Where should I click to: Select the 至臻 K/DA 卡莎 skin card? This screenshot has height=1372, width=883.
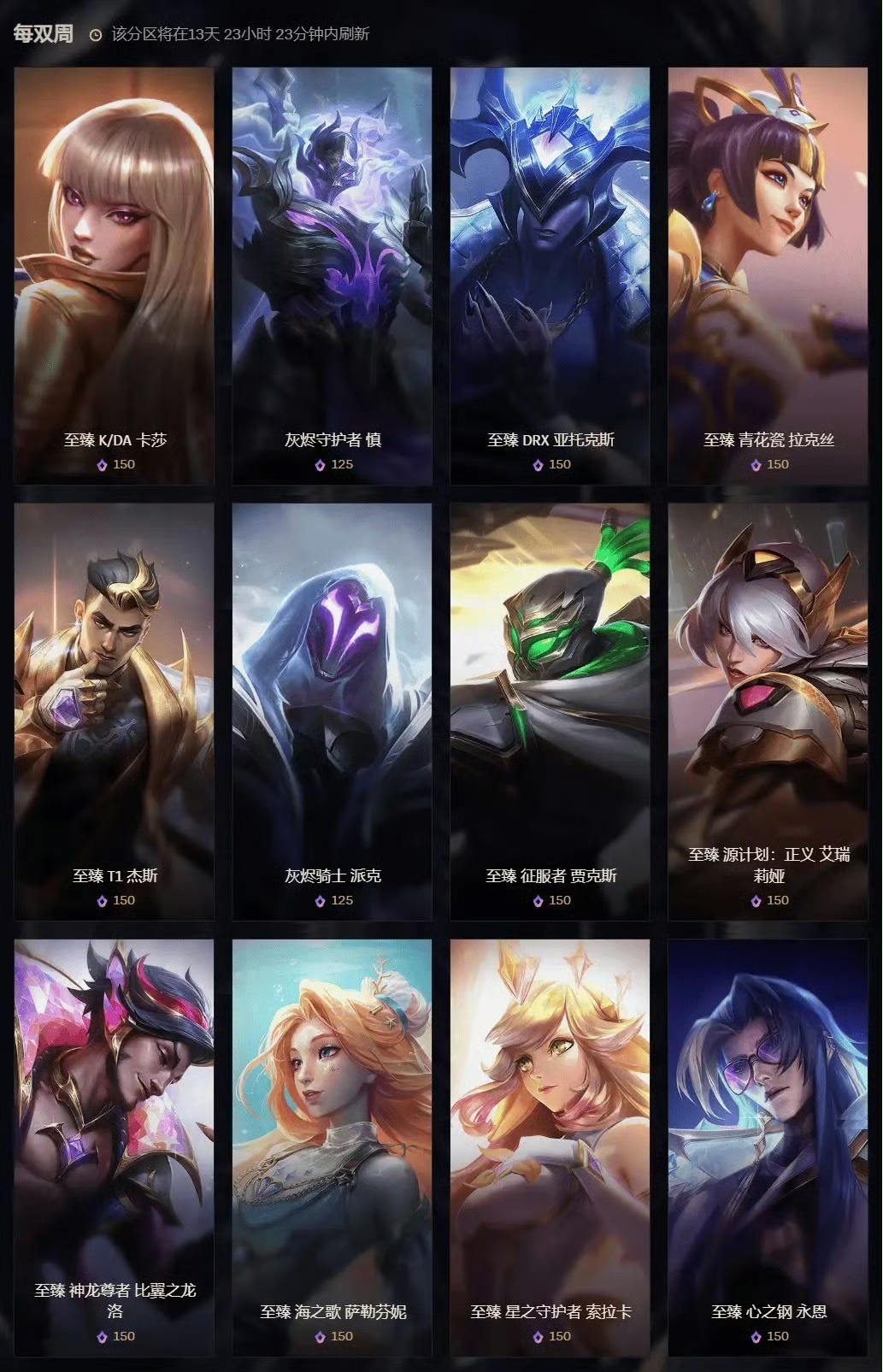pos(115,275)
